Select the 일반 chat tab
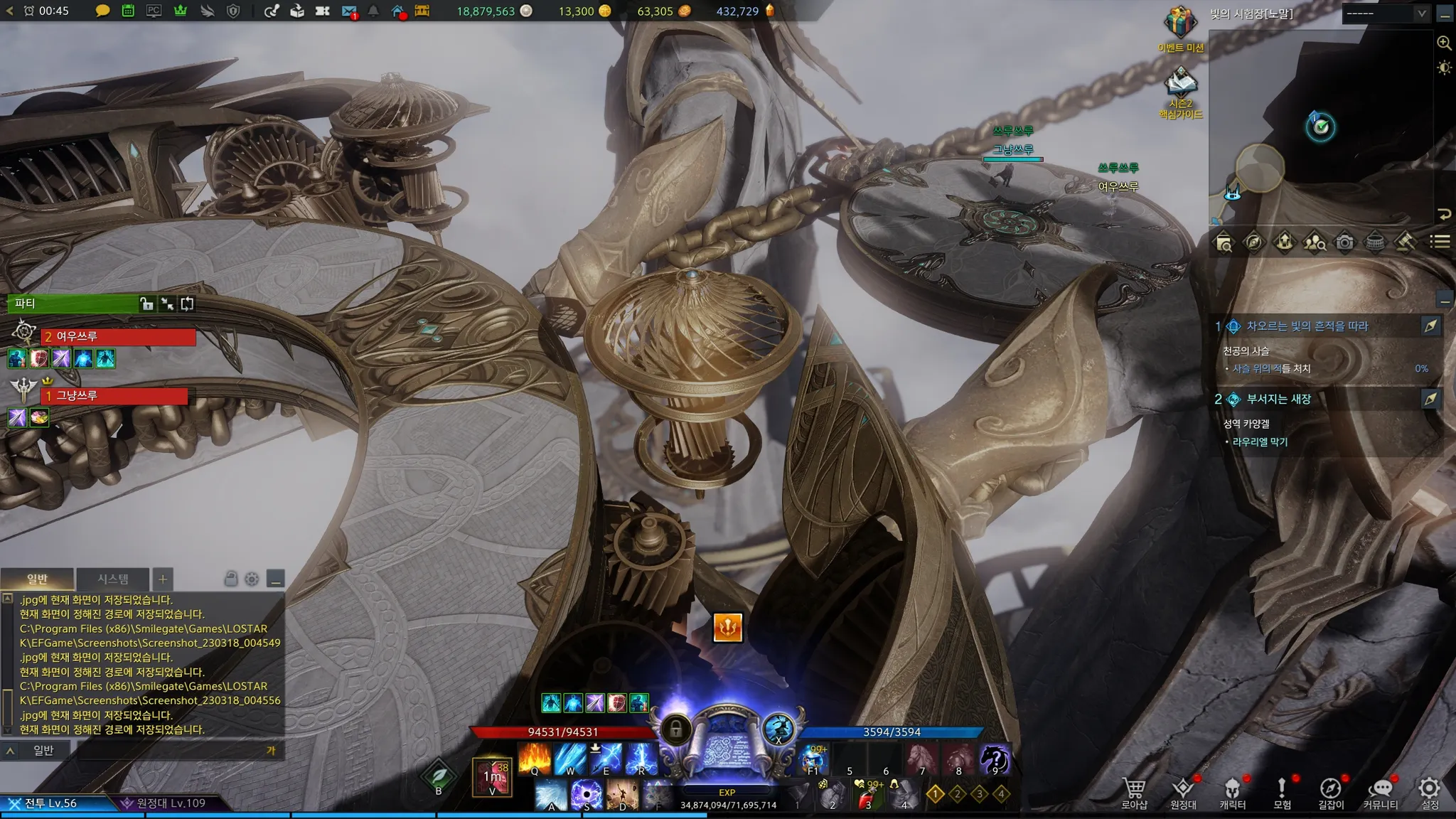 [x=37, y=579]
